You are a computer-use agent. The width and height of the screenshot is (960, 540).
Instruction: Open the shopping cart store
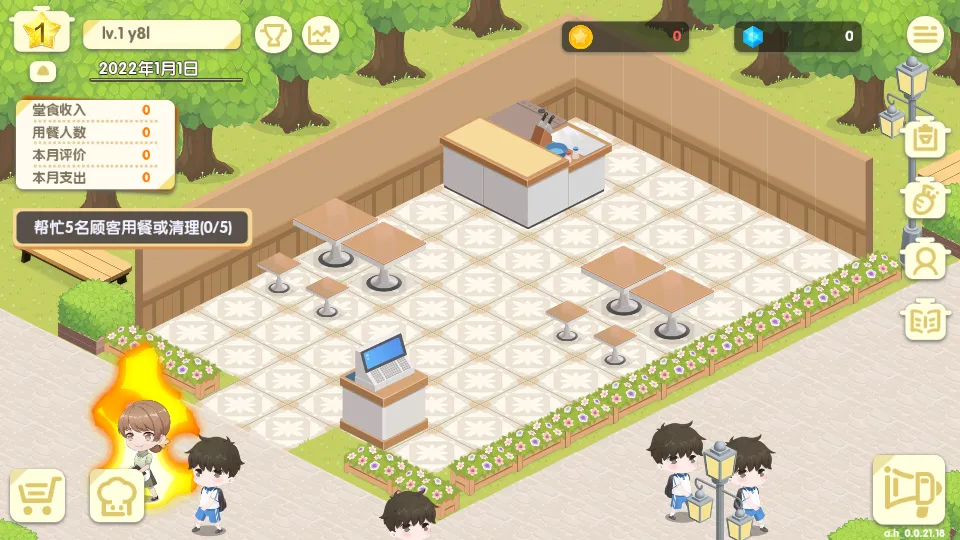click(38, 495)
